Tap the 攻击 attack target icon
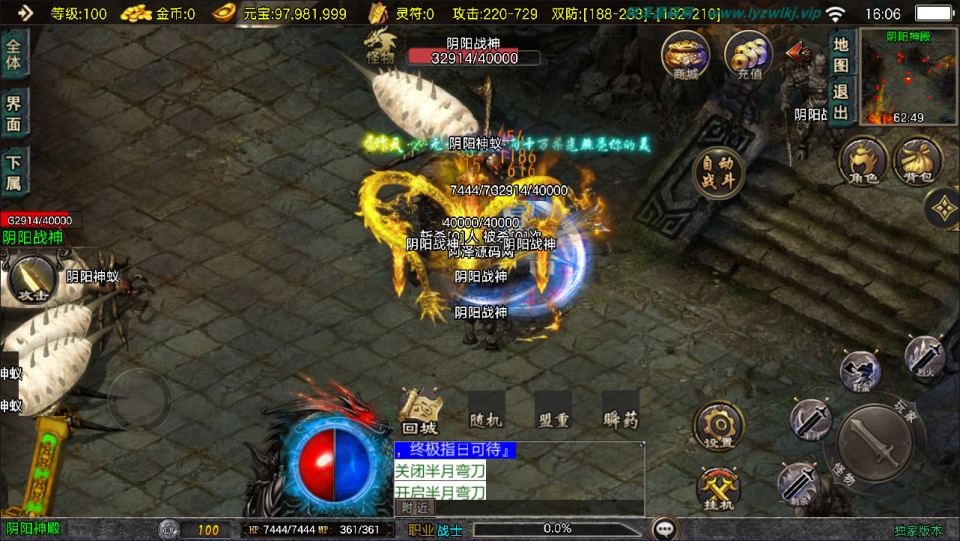The image size is (960, 541). [31, 281]
